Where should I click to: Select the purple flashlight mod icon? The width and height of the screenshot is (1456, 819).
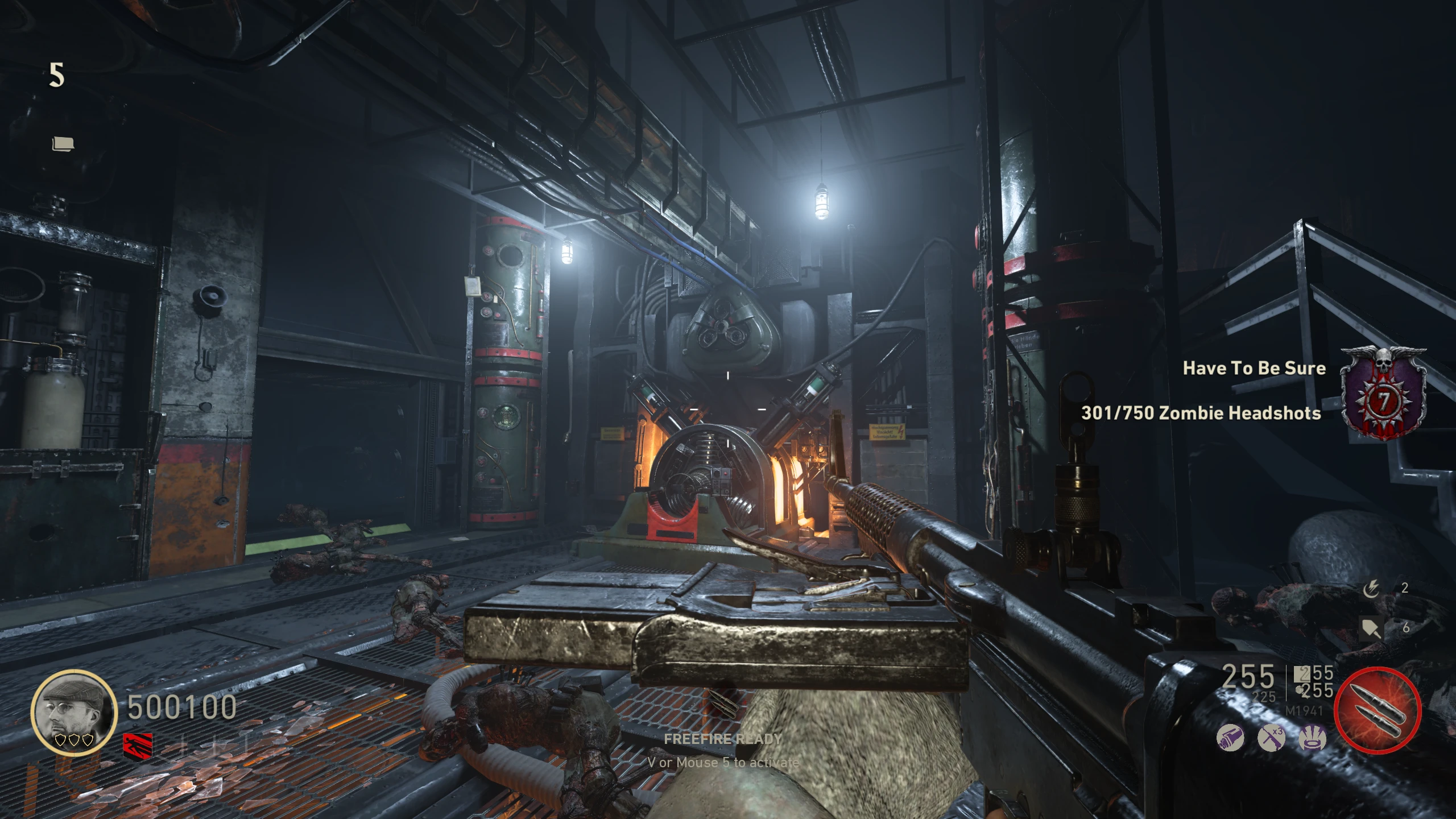1230,739
